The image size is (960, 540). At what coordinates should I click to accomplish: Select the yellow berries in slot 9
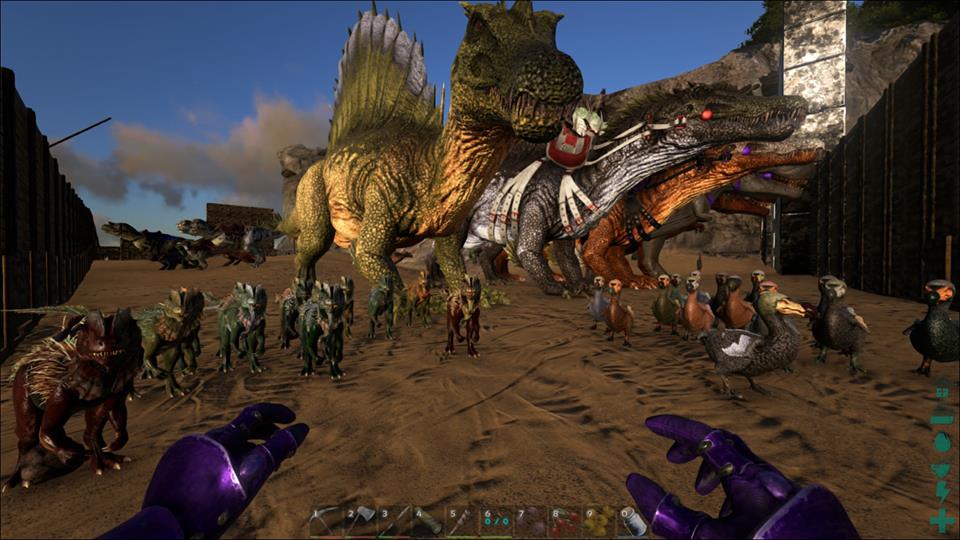[x=599, y=521]
